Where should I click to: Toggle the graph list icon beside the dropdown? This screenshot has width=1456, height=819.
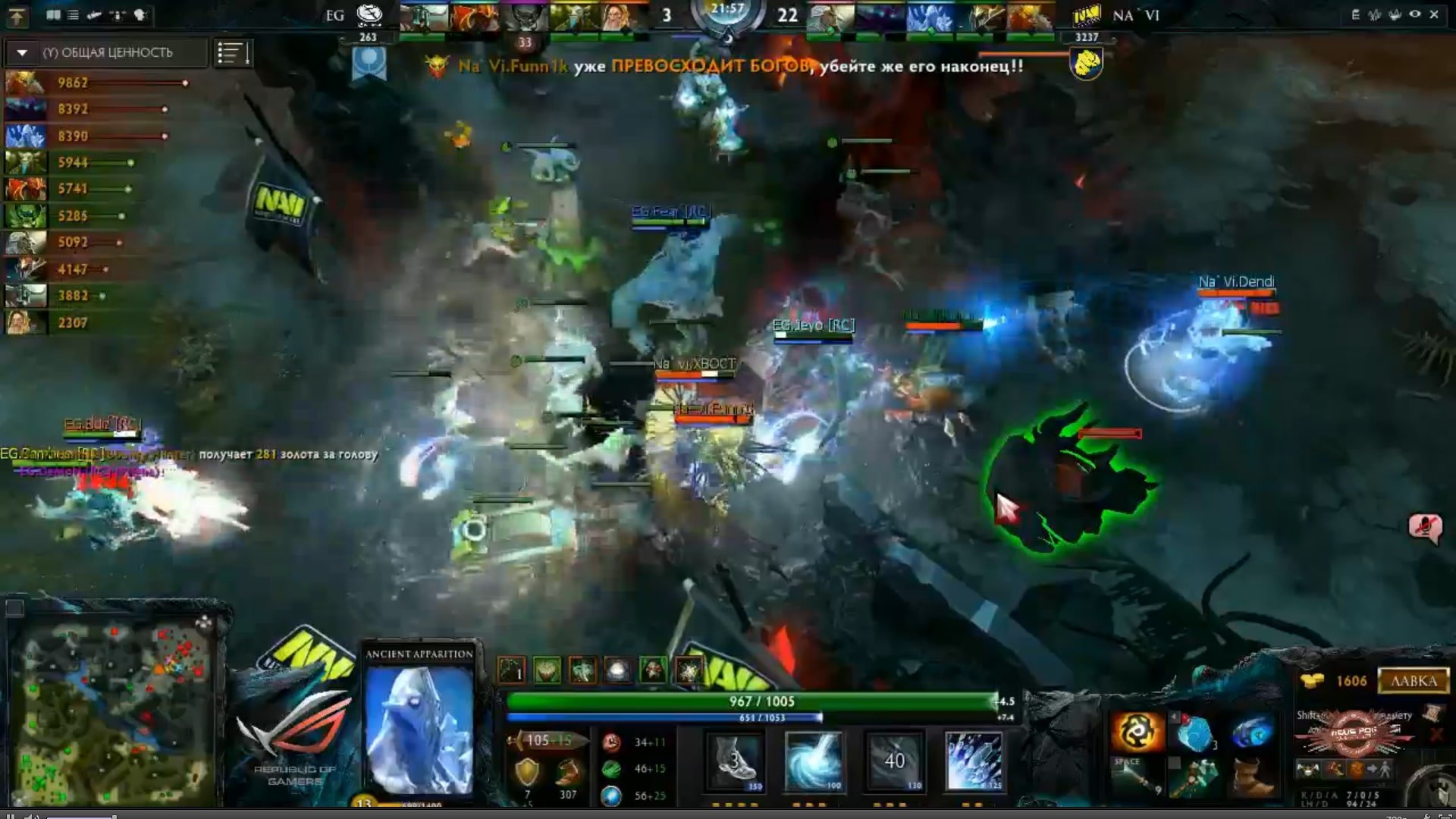[232, 52]
